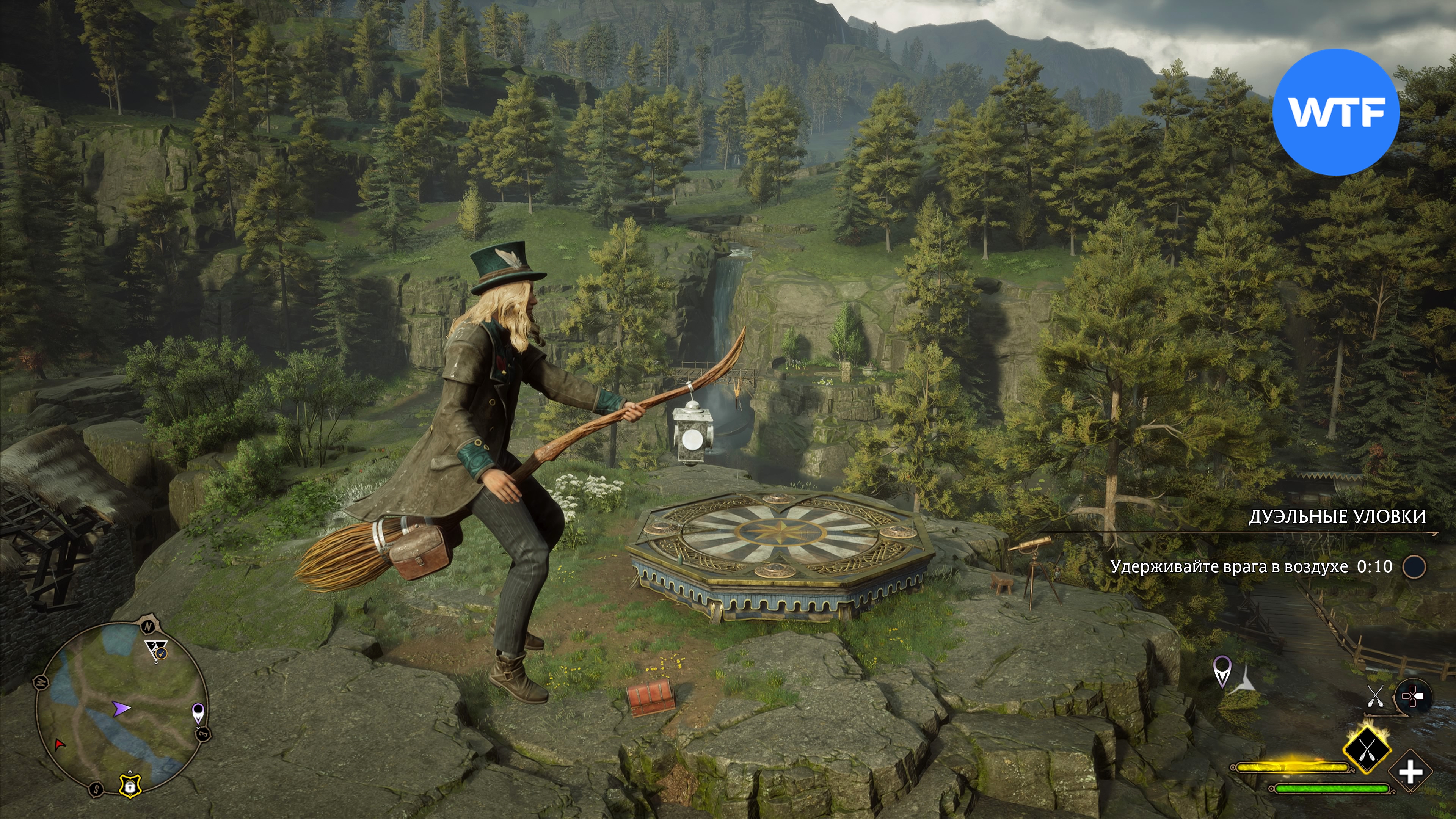
Task: Click the objective "Удерживайте врага в воздухе"
Action: [1229, 566]
